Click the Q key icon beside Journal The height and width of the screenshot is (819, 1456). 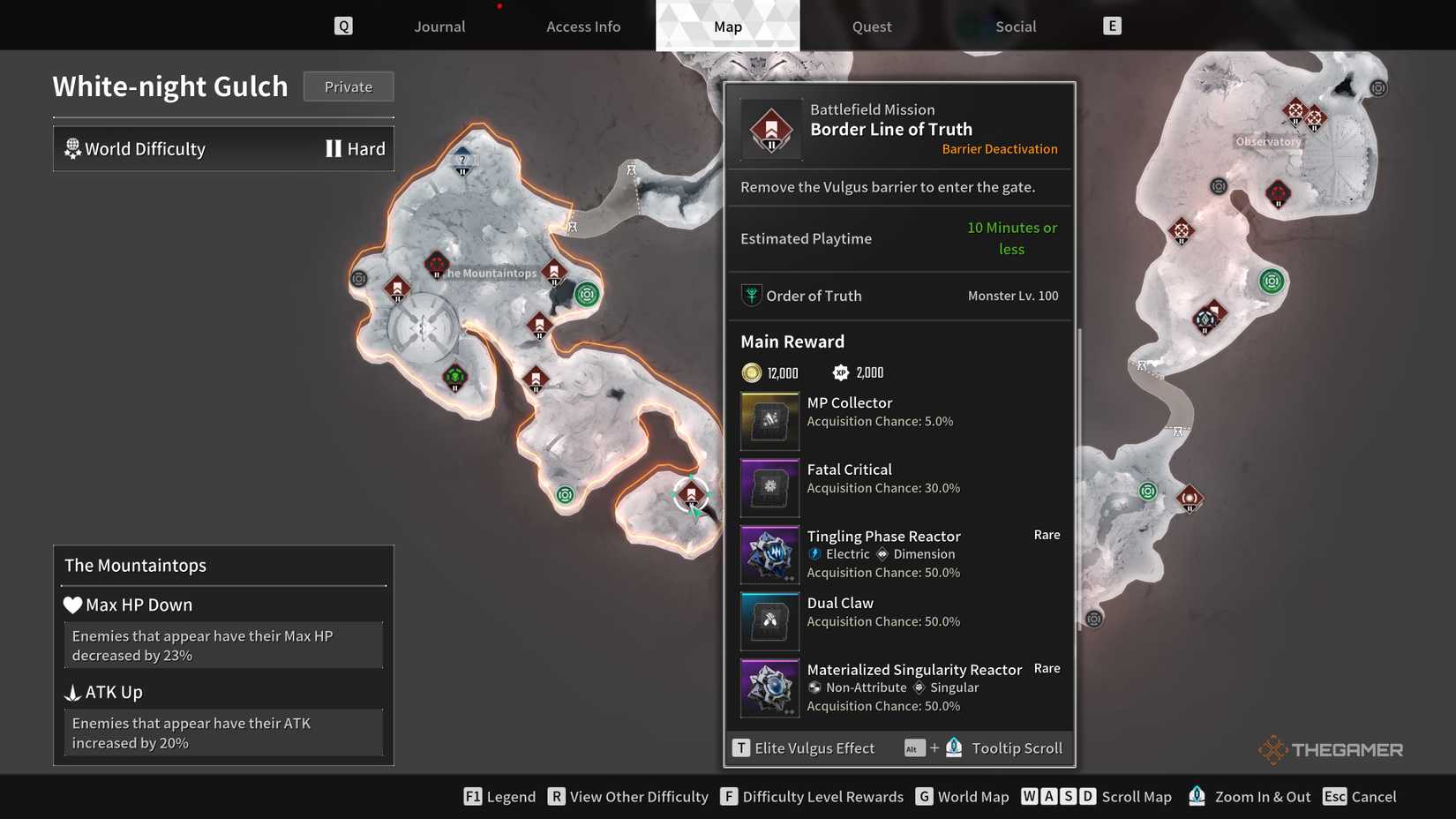[x=343, y=25]
